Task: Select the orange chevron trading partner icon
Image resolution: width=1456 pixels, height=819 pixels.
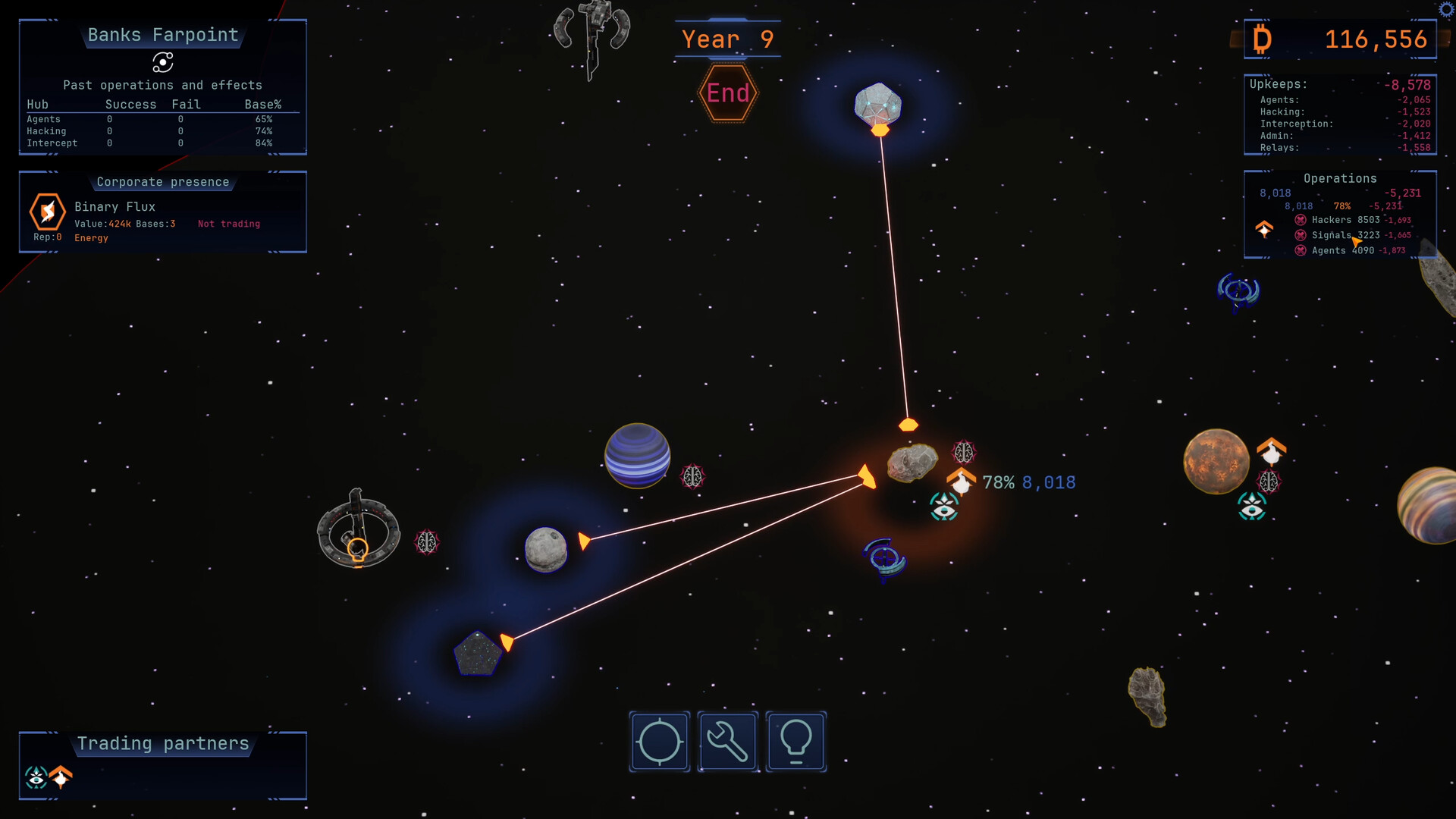Action: 61,777
